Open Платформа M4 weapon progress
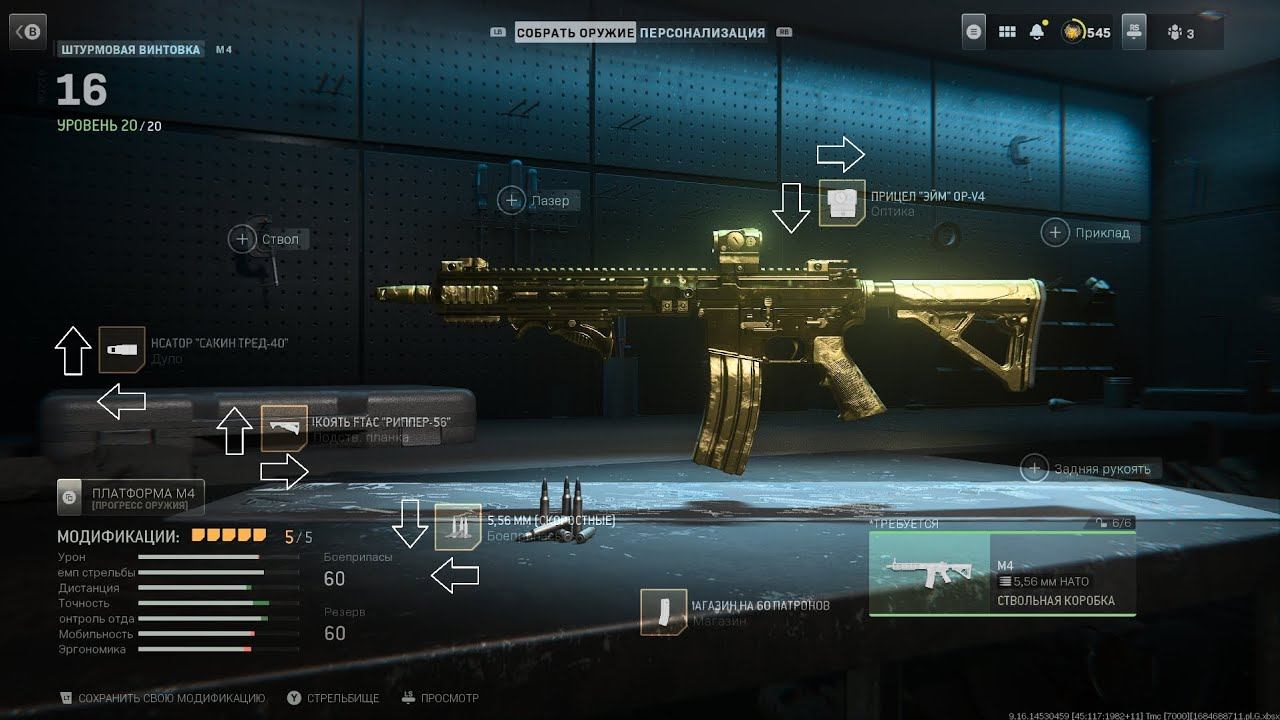 (131, 495)
